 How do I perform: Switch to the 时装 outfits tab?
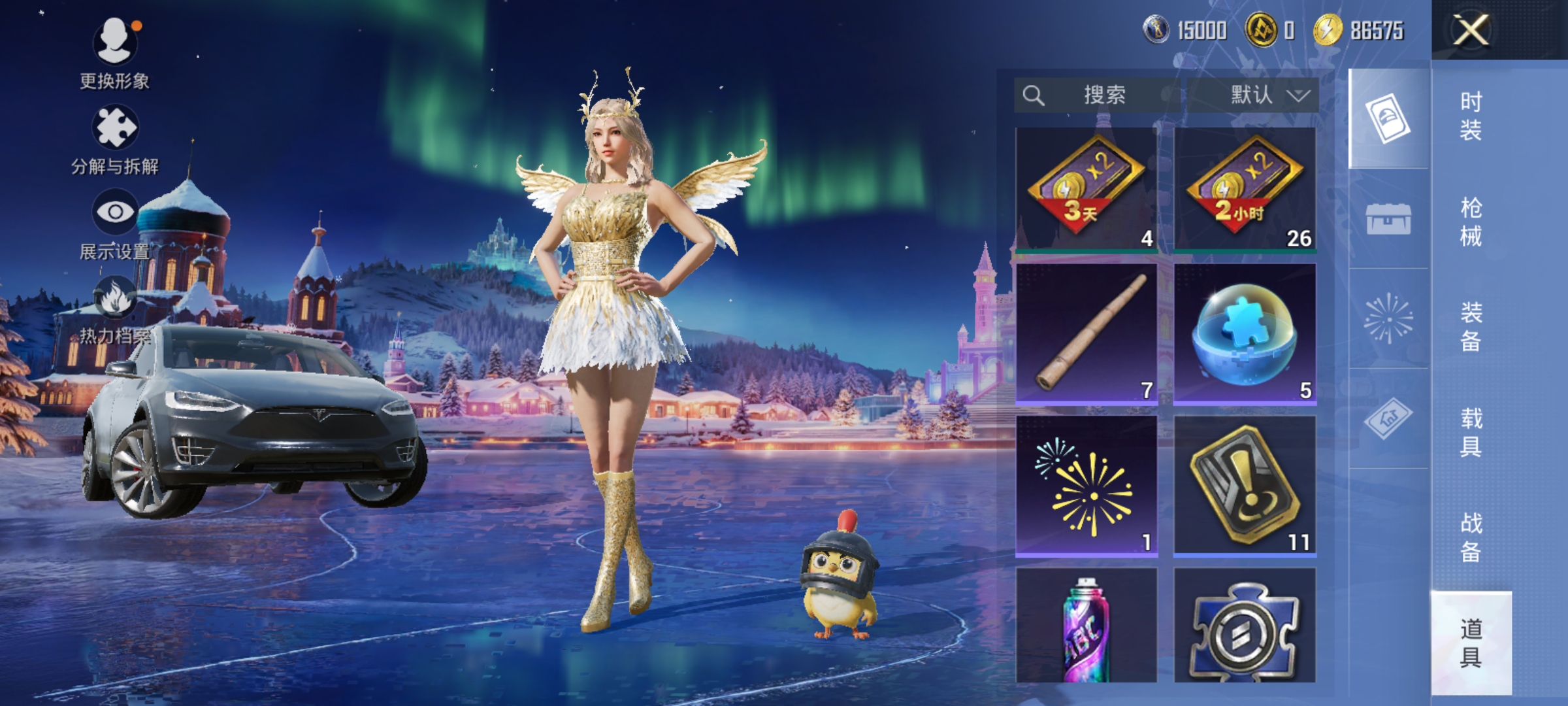tap(1471, 116)
